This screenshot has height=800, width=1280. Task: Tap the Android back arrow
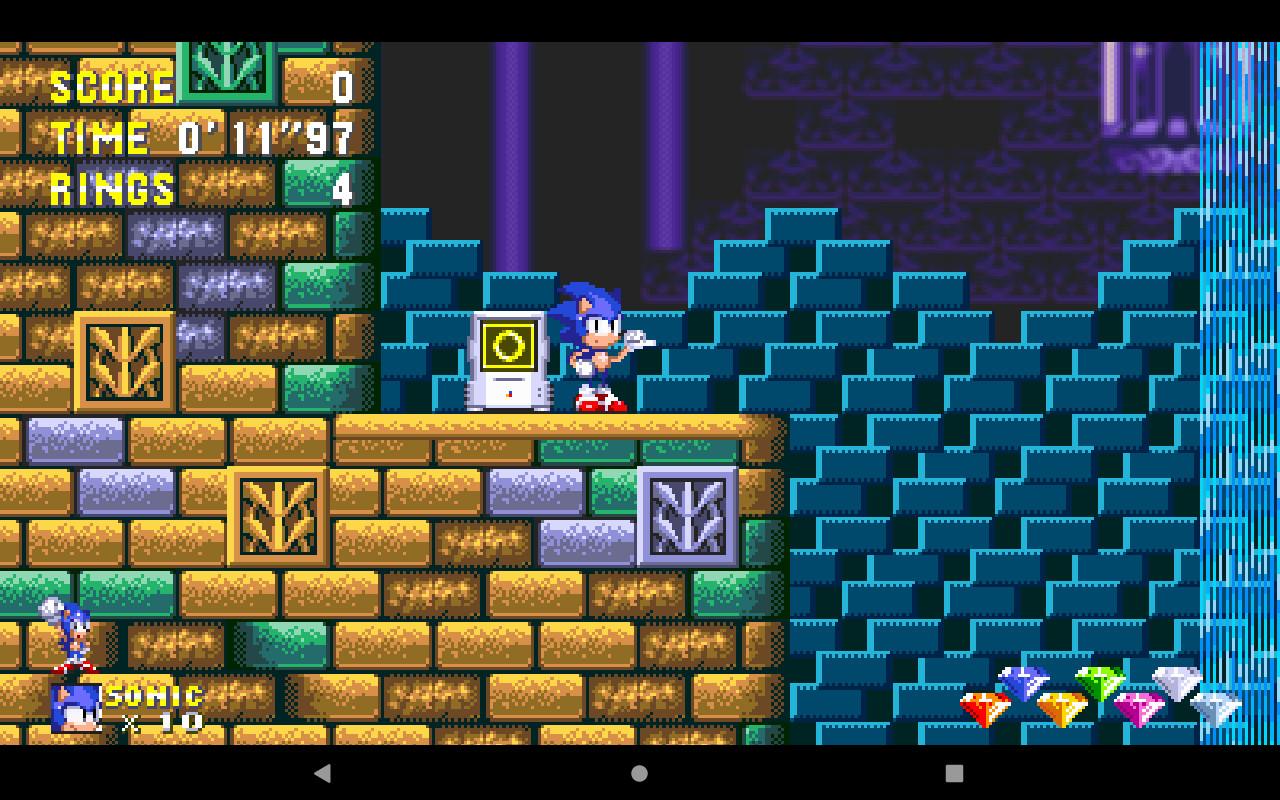pos(323,773)
